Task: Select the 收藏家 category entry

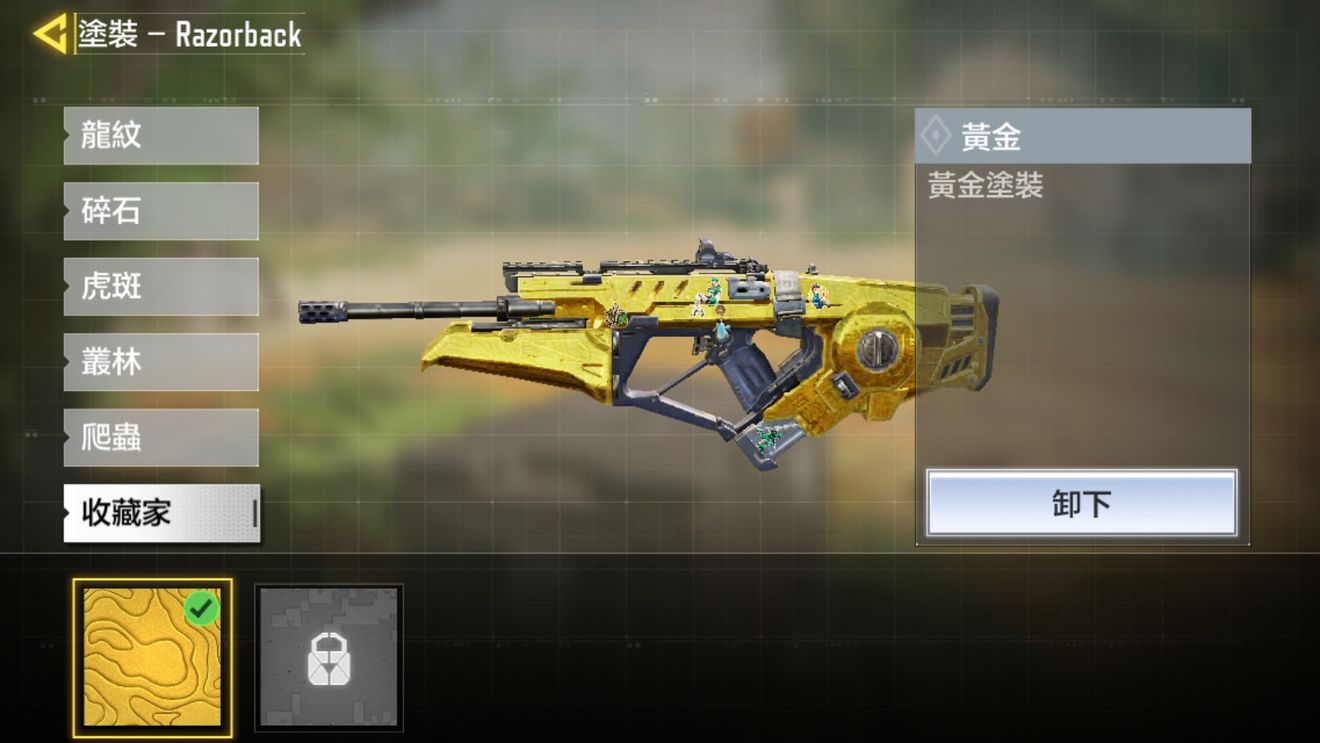Action: [x=160, y=514]
